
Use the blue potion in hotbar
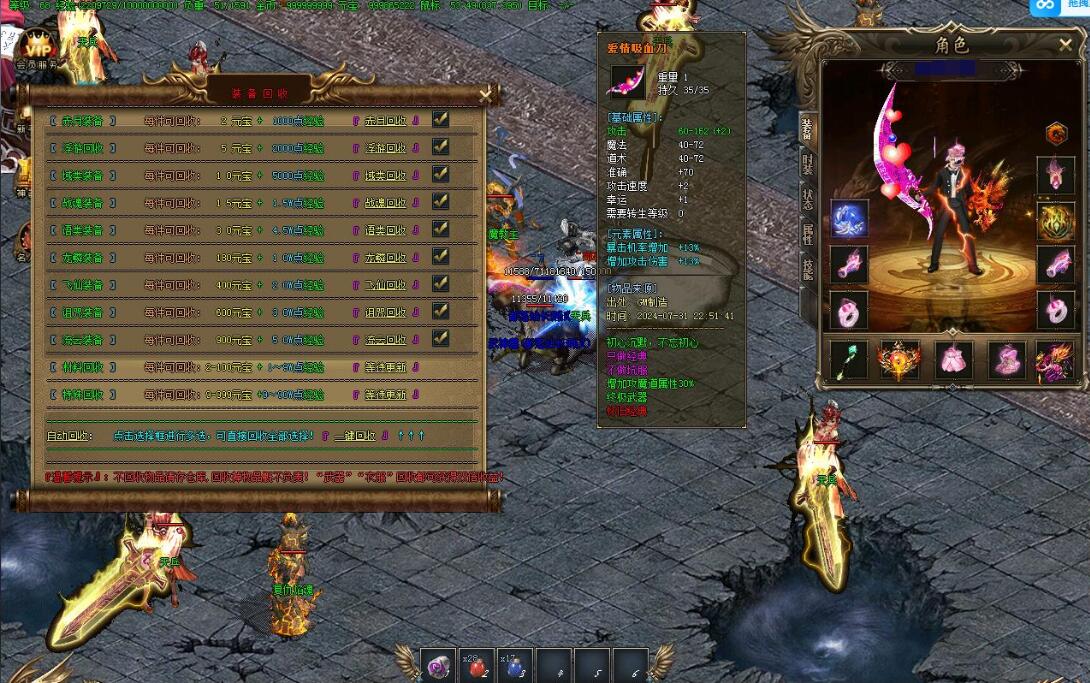(x=514, y=668)
